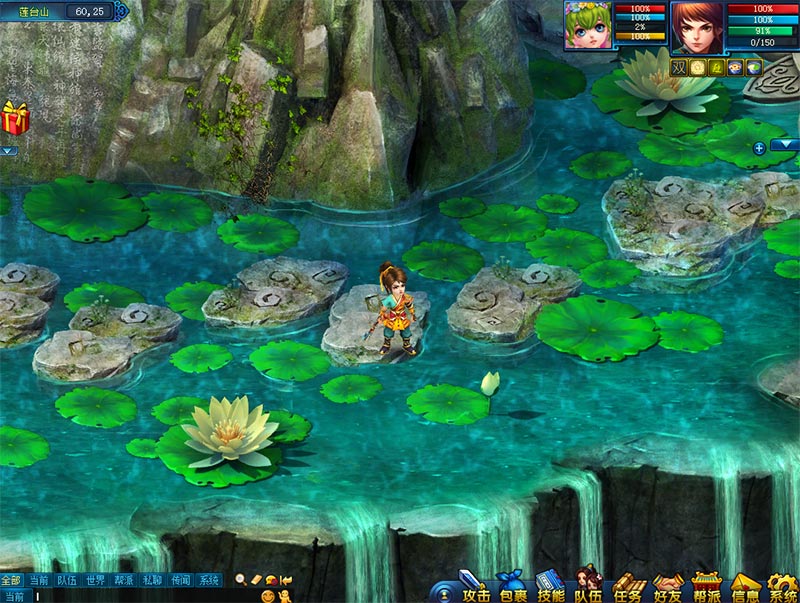Open the 信息 messages envelope
This screenshot has height=603, width=800.
tap(745, 586)
